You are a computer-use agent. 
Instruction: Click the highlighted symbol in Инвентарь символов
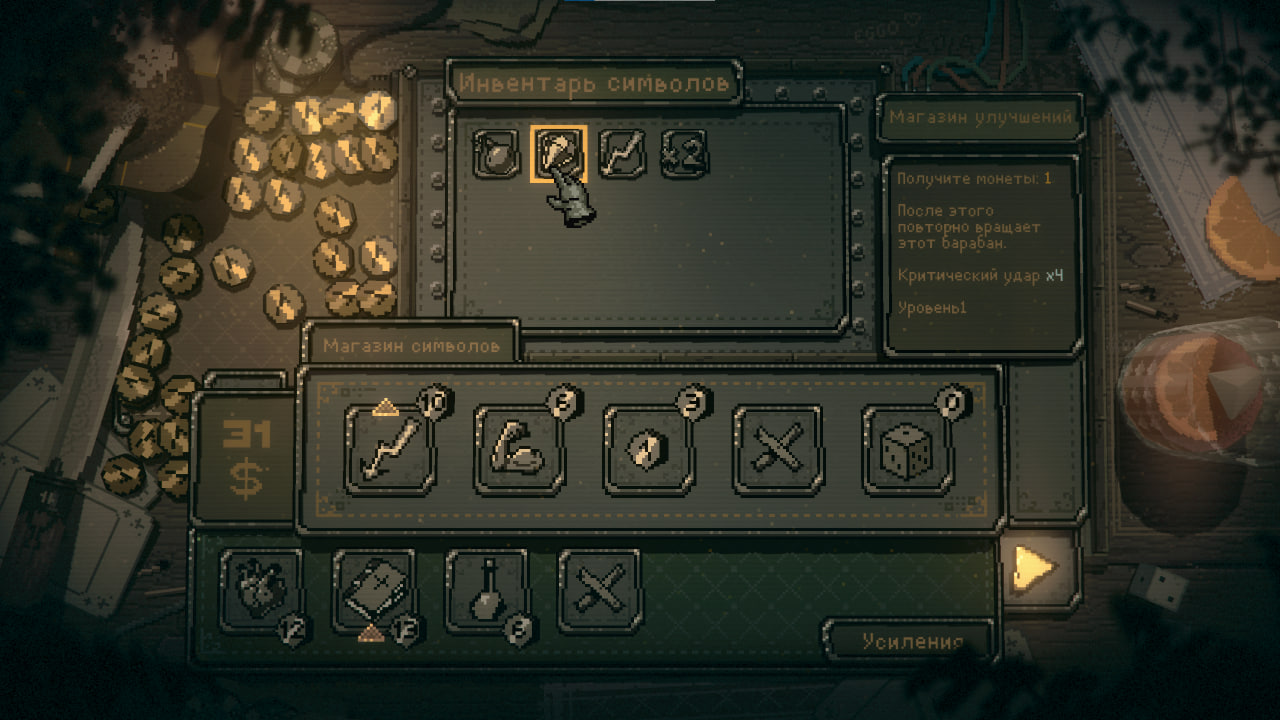[558, 154]
